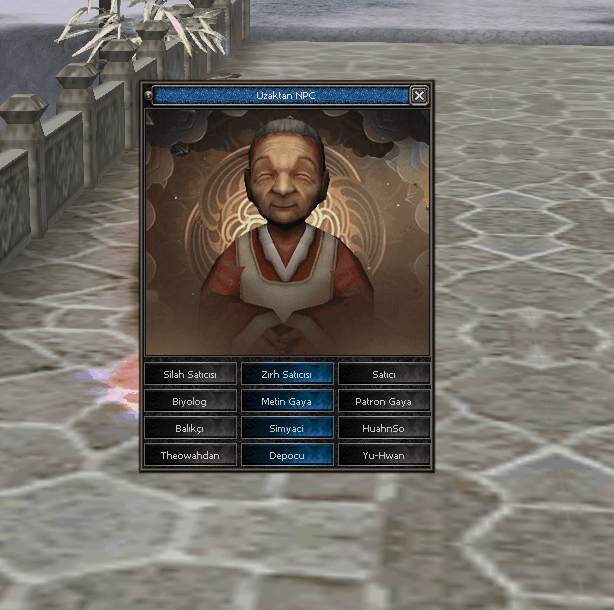The width and height of the screenshot is (614, 610).
Task: Open the Depocu storage keeper
Action: 286,455
